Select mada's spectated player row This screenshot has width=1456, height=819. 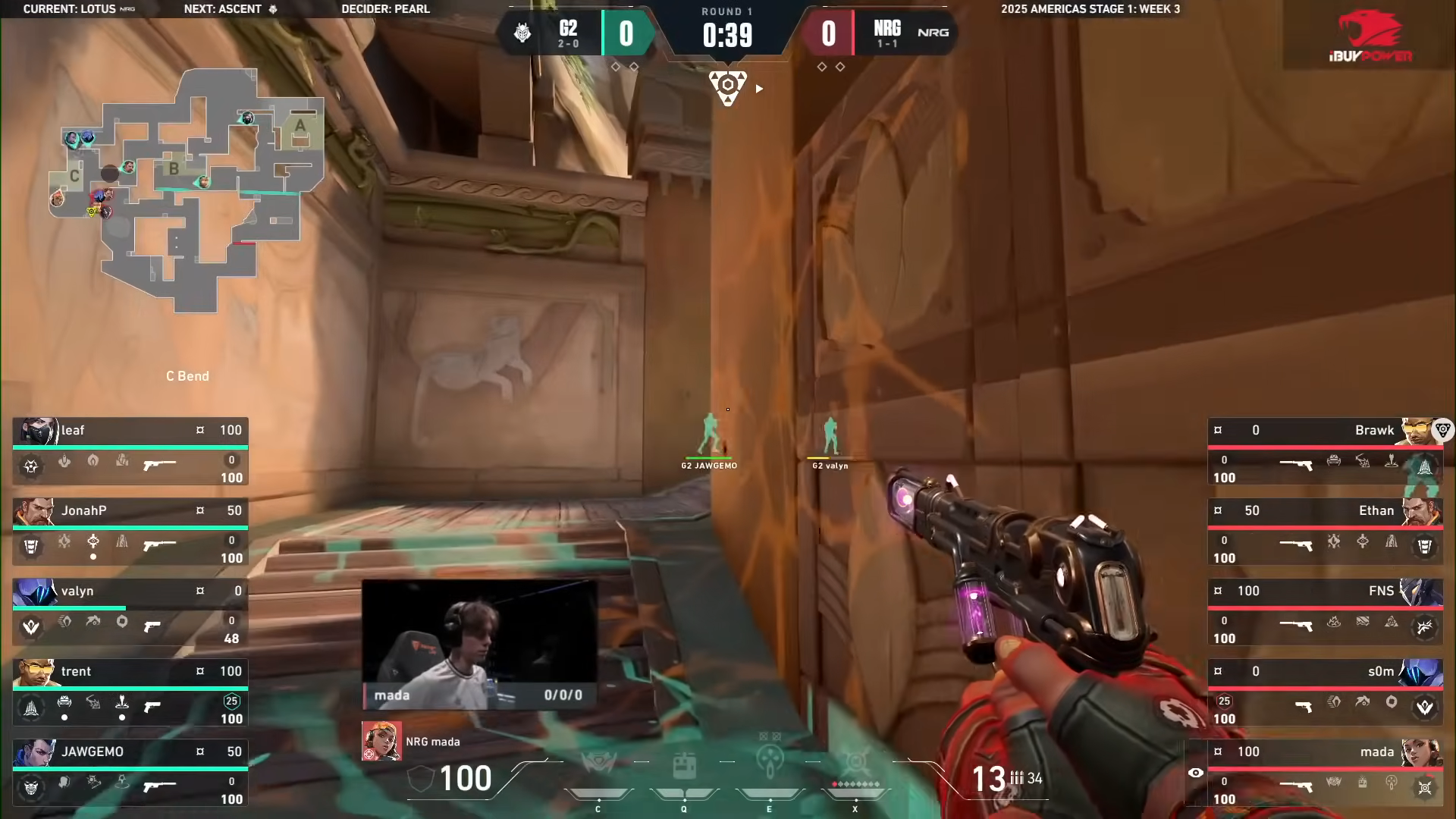coord(1325,773)
